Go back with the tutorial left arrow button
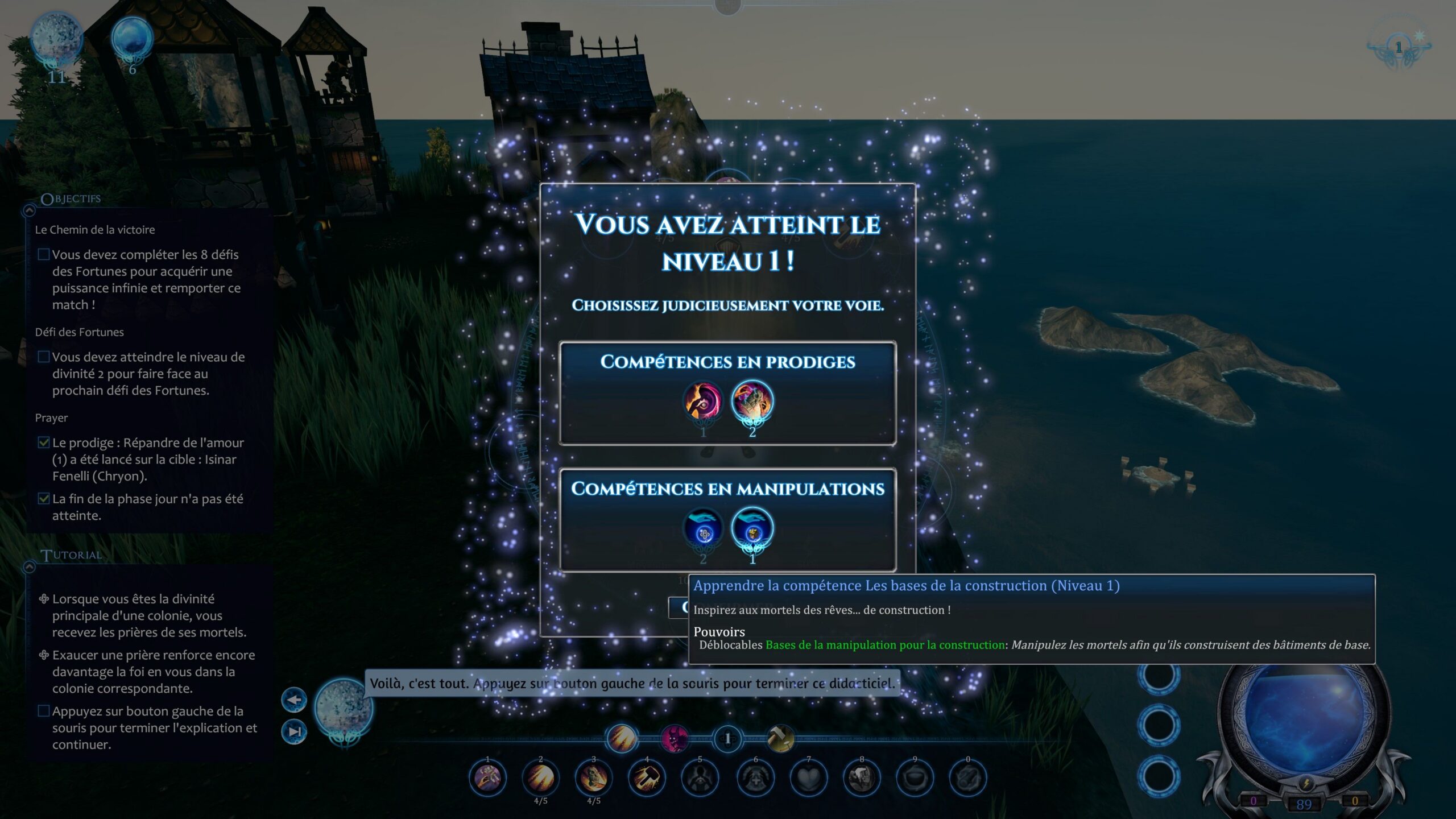This screenshot has height=819, width=1456. pos(294,700)
